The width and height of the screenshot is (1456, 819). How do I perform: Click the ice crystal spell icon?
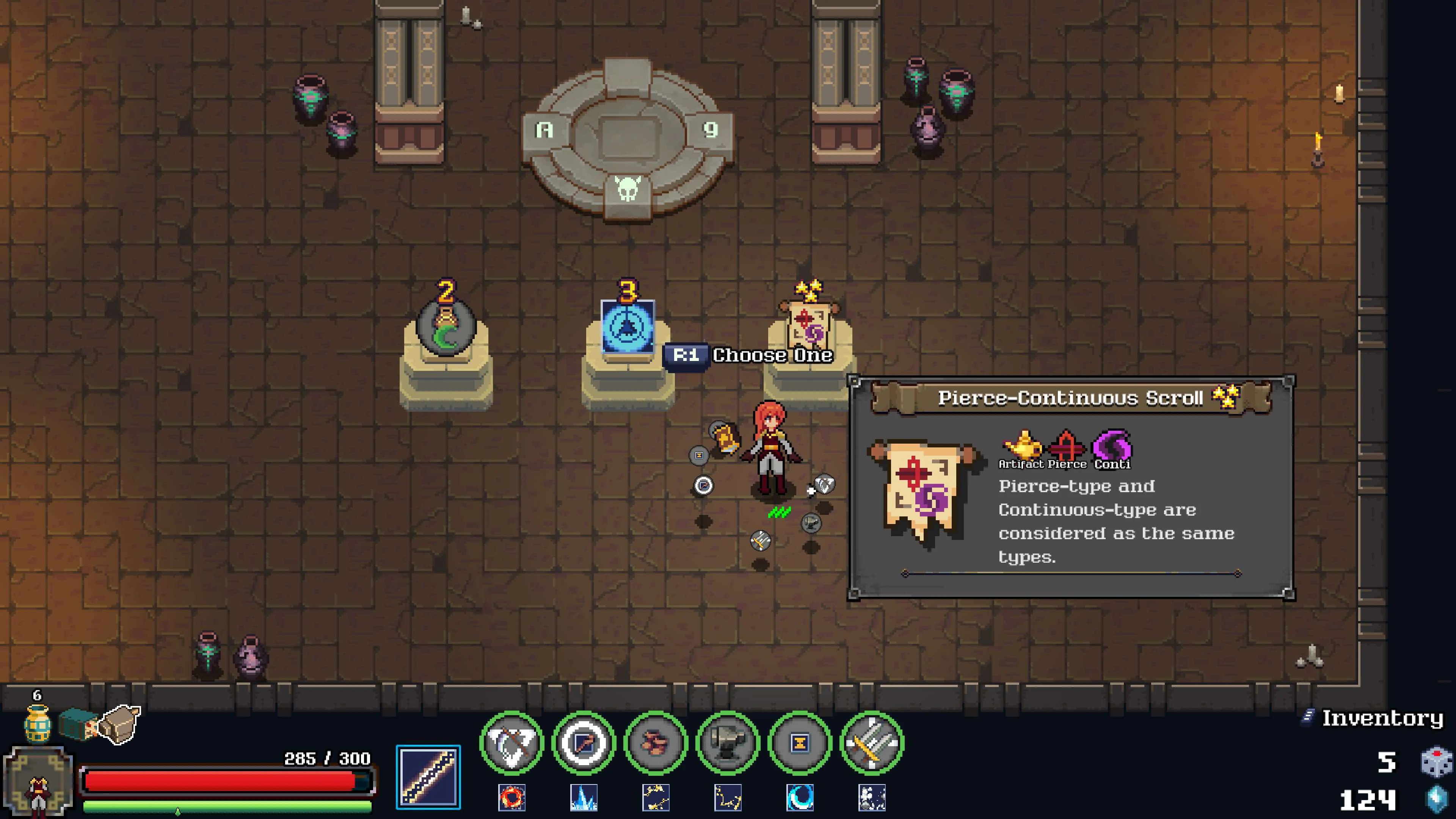[x=585, y=797]
